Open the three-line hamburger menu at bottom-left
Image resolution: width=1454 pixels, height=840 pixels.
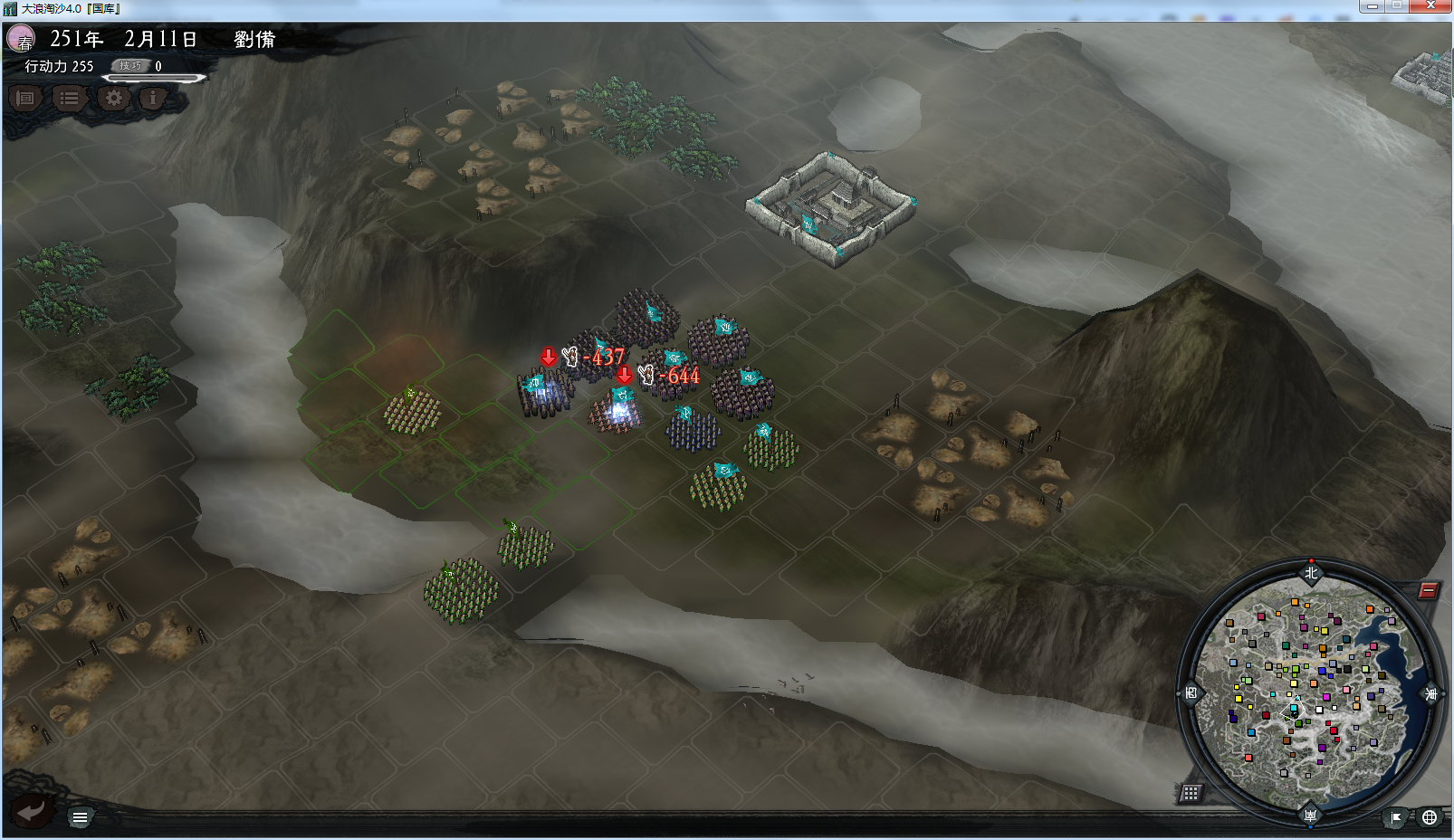click(x=80, y=817)
